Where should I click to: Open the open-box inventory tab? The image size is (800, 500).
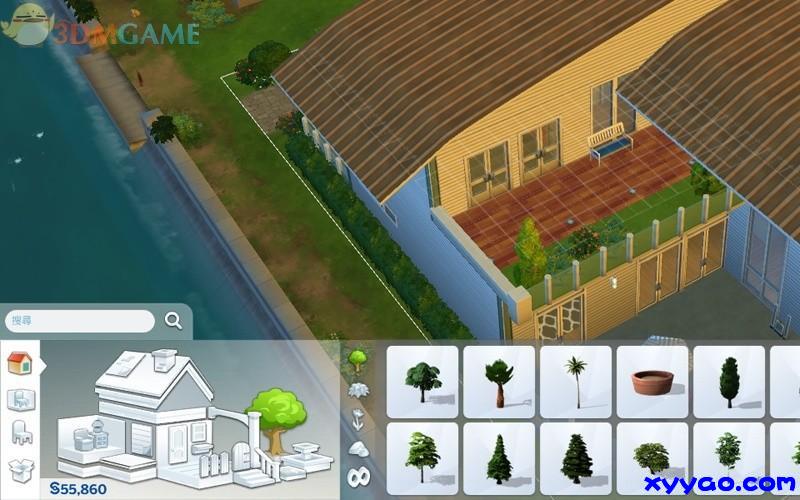[20, 468]
